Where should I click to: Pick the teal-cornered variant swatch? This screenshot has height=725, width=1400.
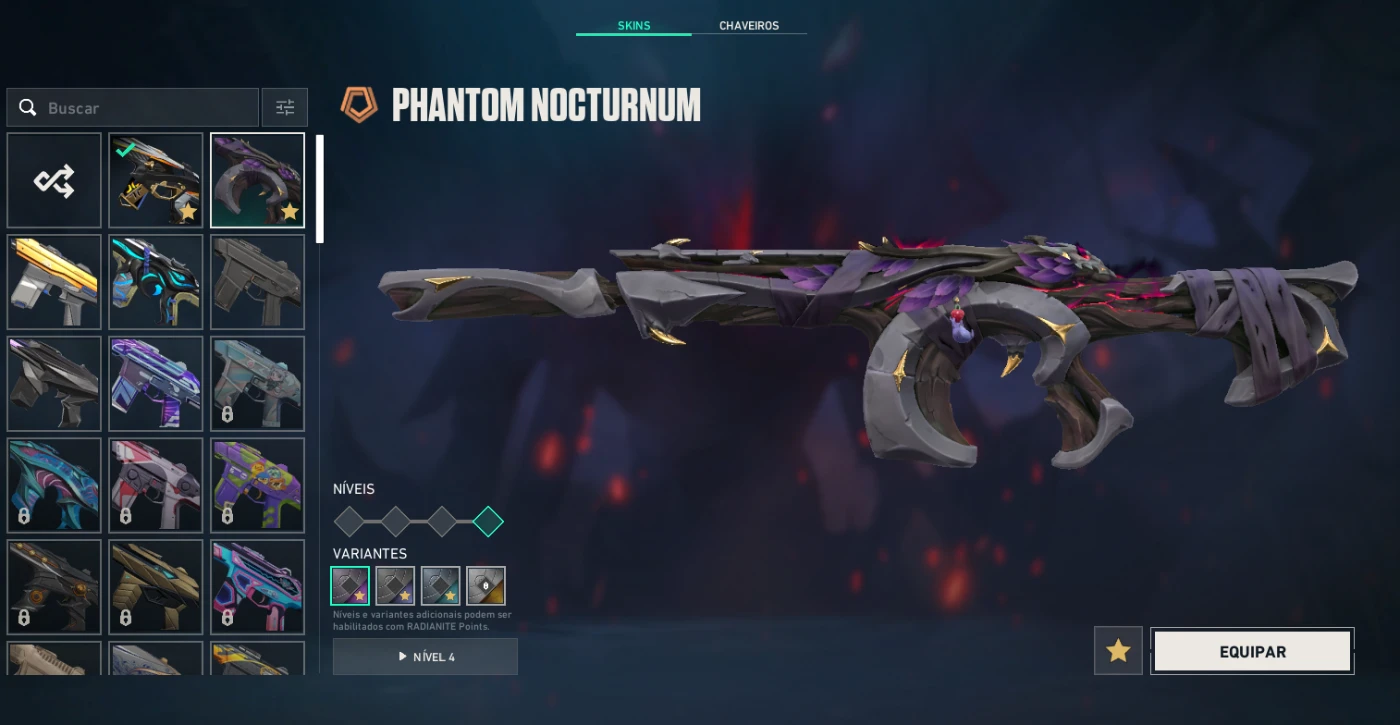[441, 586]
